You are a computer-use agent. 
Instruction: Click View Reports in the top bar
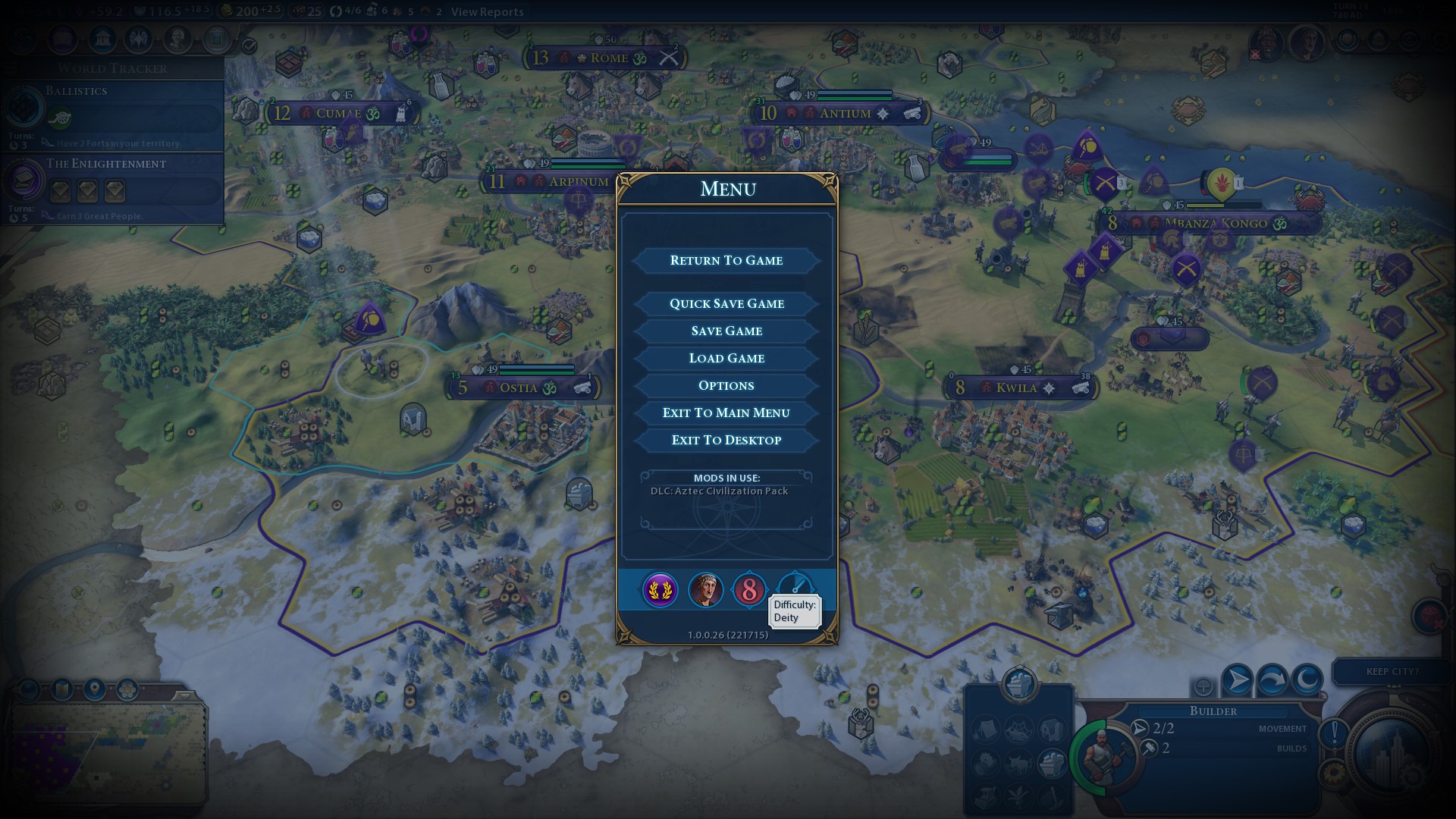click(x=486, y=12)
